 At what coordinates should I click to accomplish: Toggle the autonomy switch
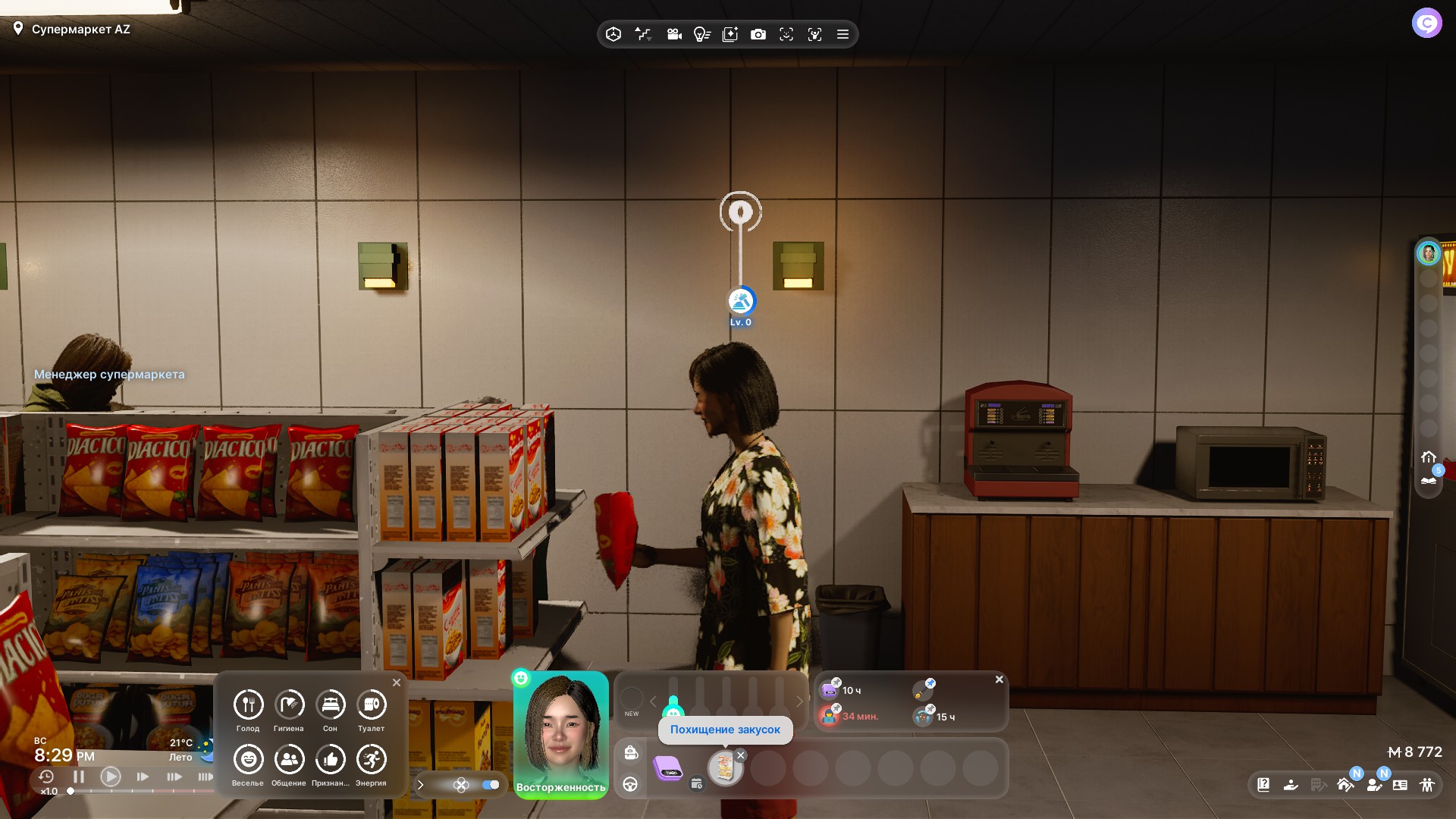pyautogui.click(x=491, y=785)
